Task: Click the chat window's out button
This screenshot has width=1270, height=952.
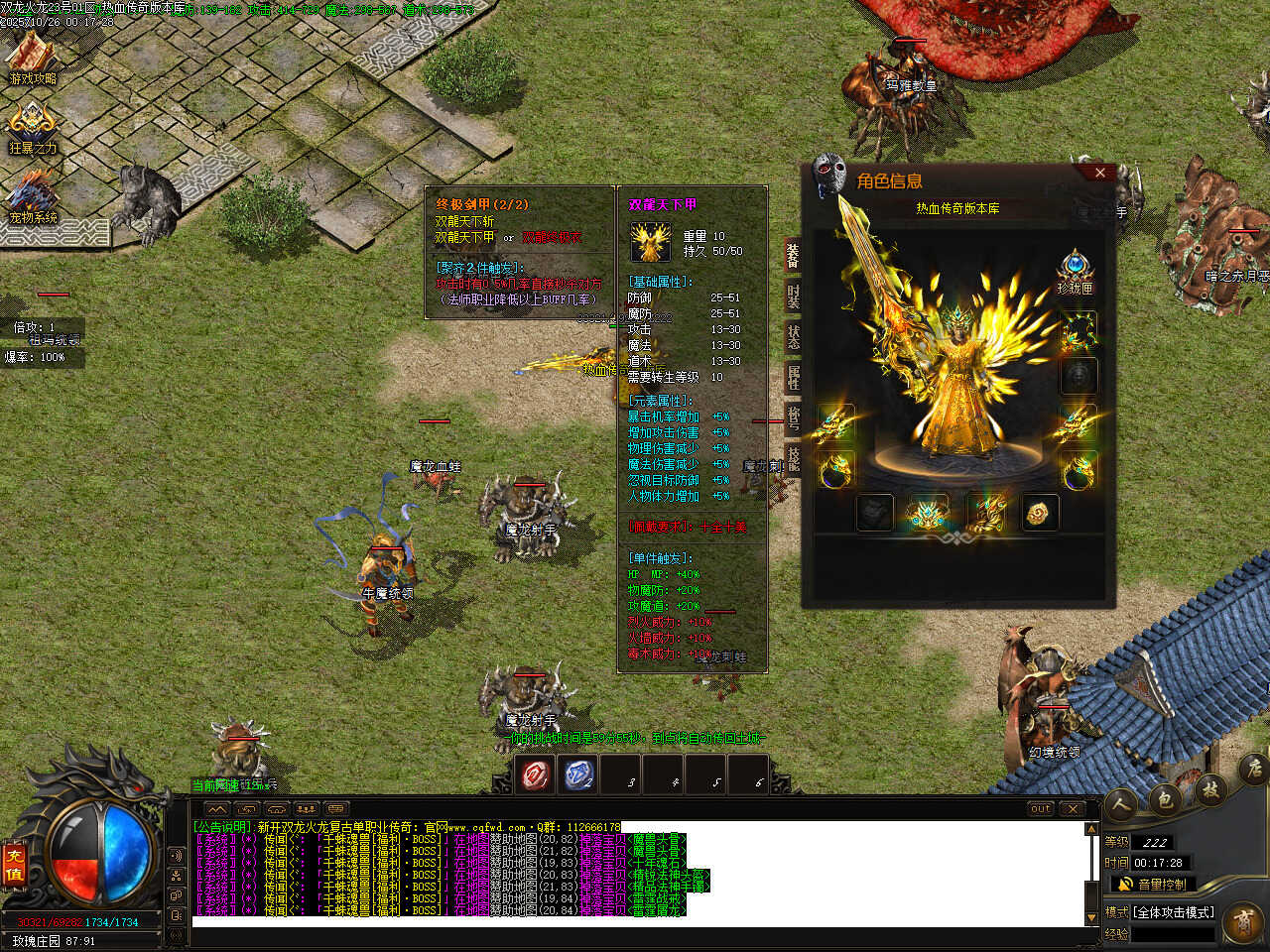Action: 1041,809
